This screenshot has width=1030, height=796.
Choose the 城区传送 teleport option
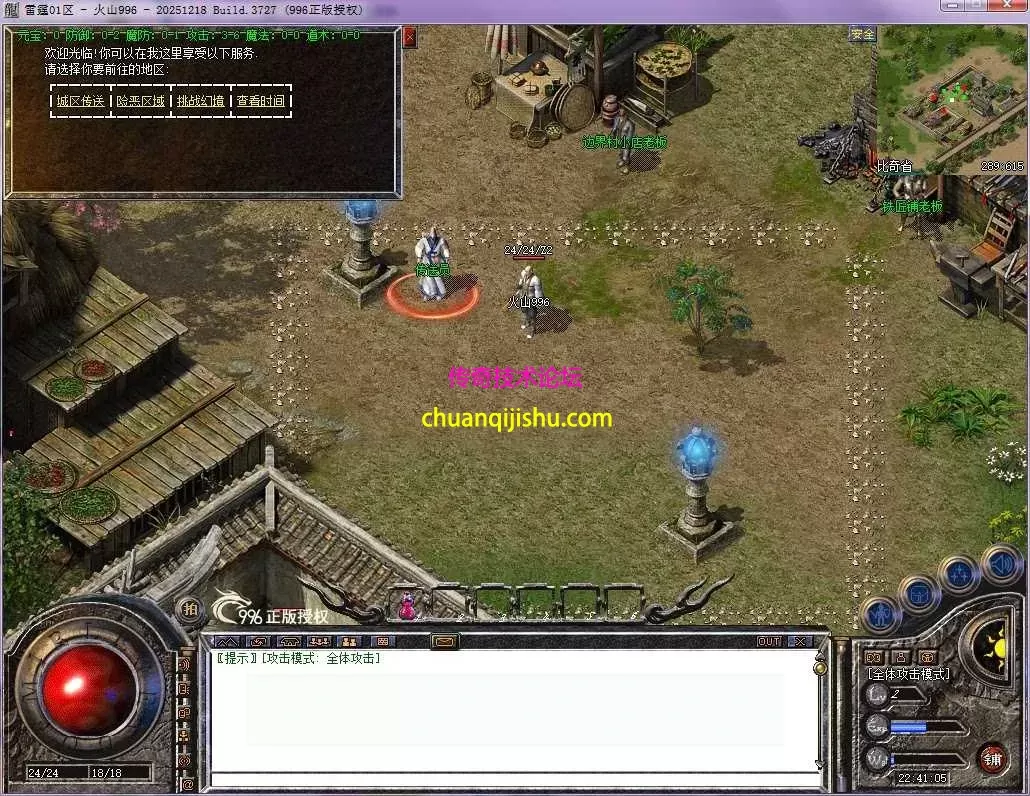point(80,101)
